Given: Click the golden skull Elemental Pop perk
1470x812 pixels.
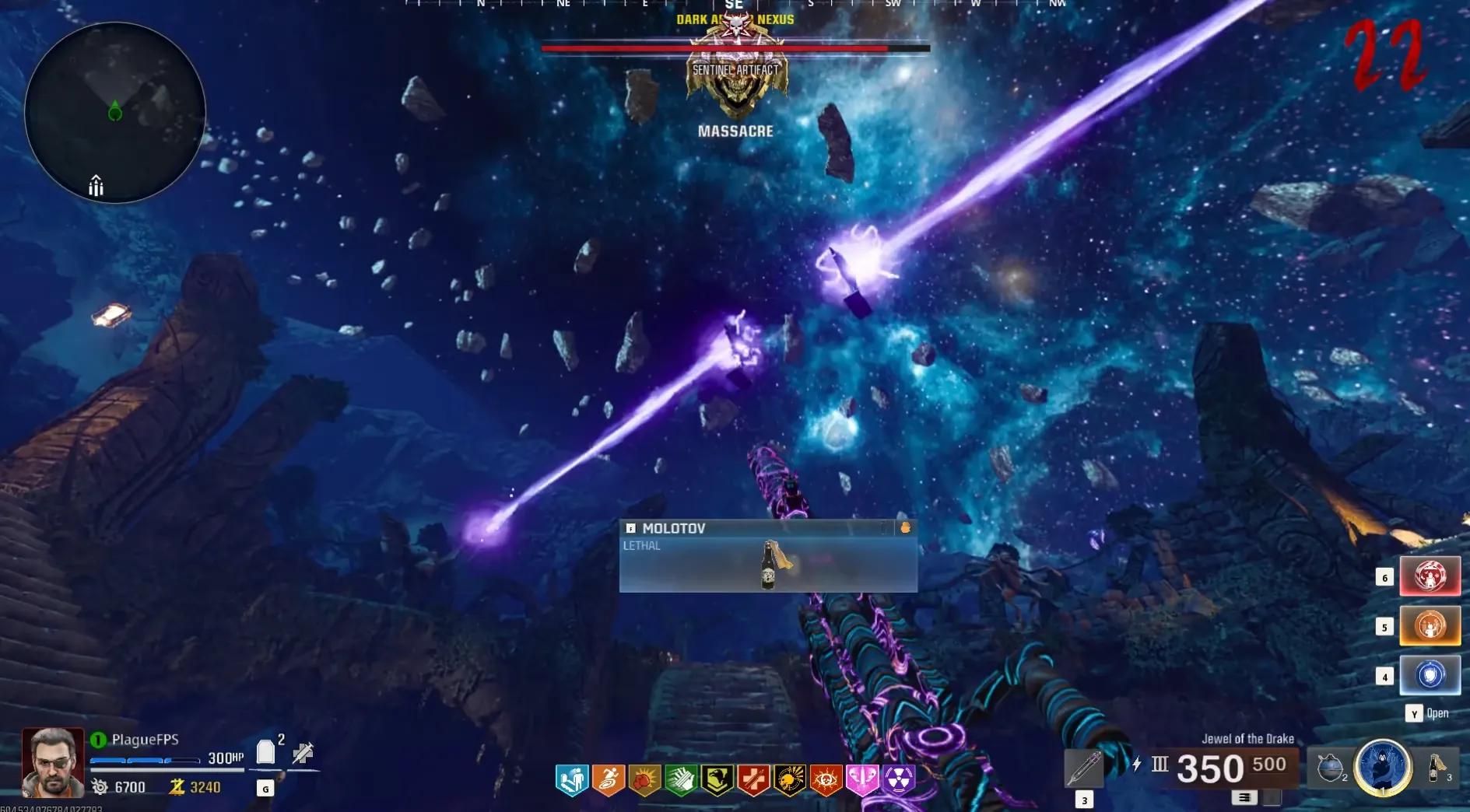Looking at the screenshot, I should [x=789, y=779].
